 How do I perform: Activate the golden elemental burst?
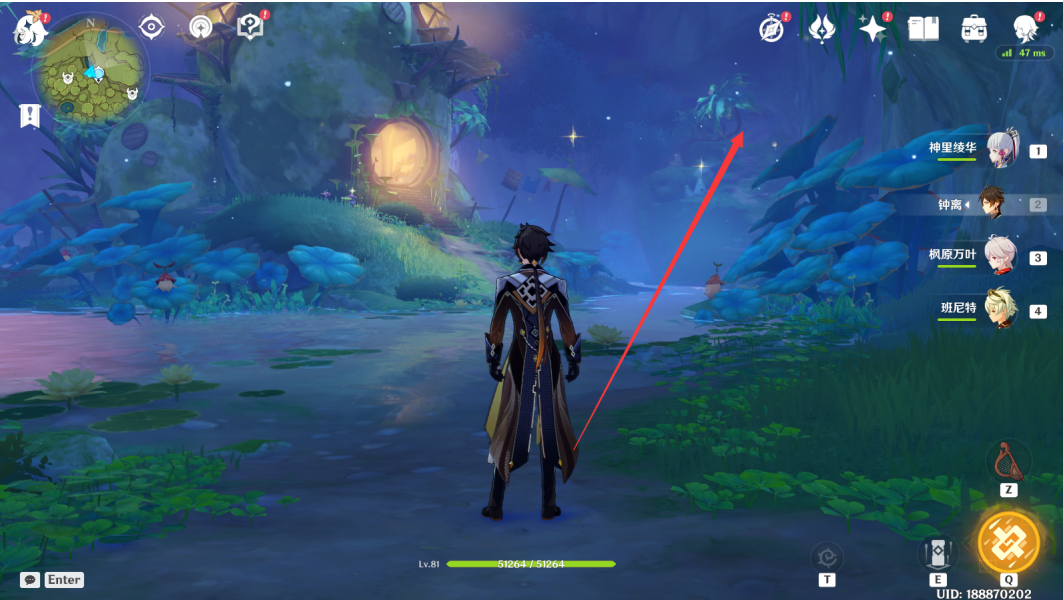click(x=1008, y=541)
